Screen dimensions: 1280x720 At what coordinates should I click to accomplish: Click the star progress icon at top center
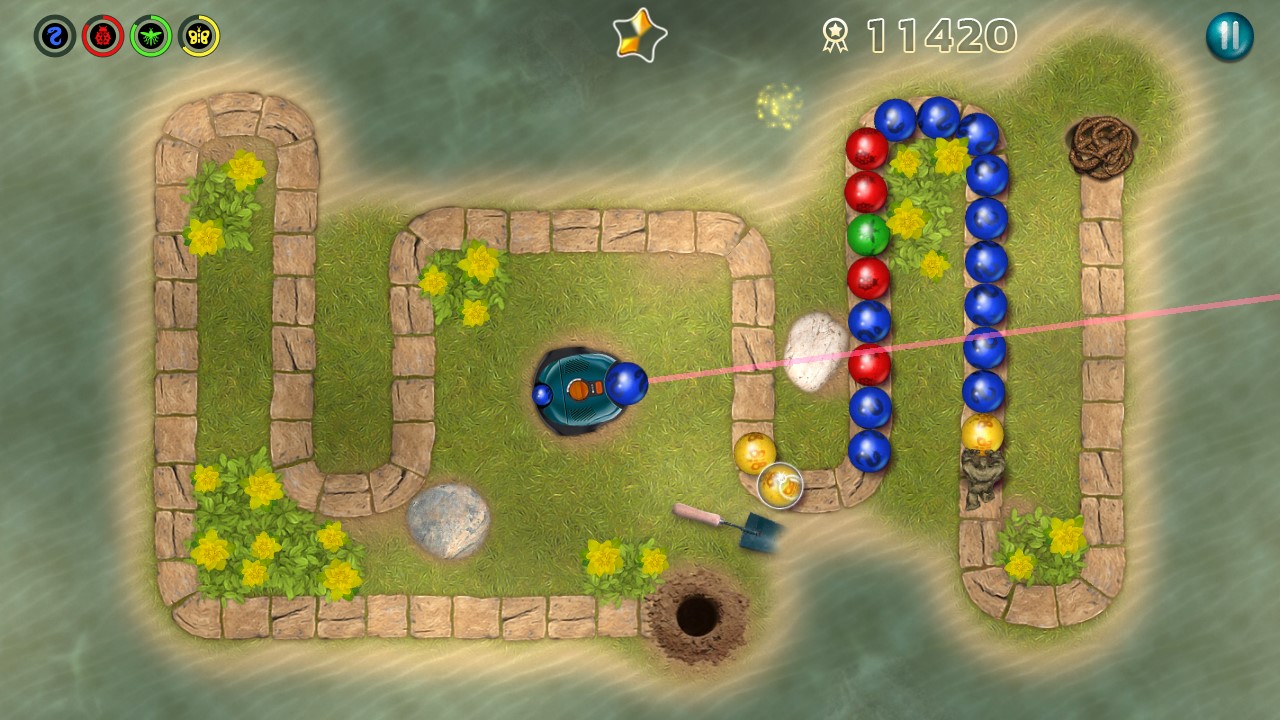tap(638, 33)
